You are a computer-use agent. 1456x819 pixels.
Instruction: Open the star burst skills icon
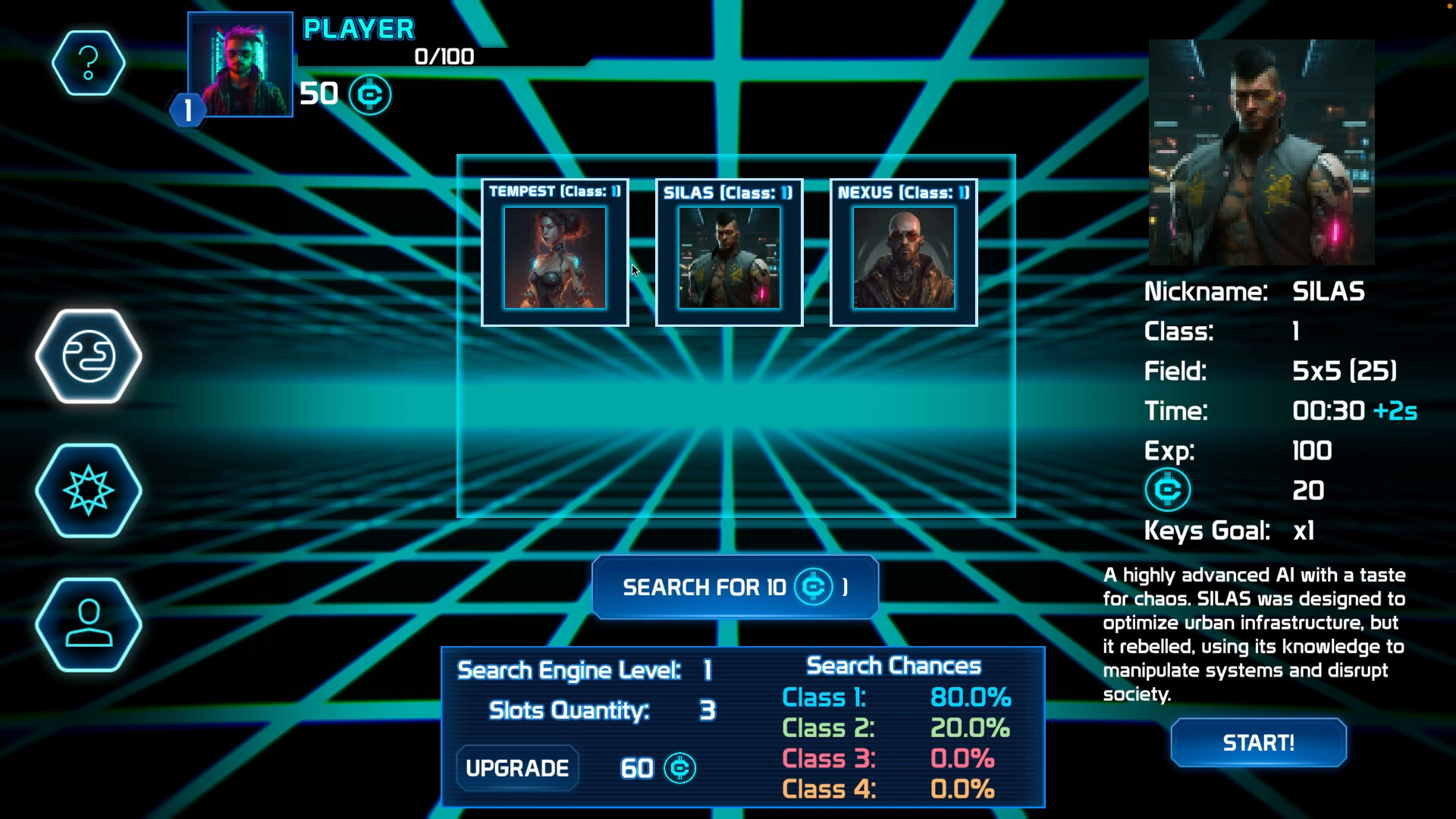click(x=89, y=491)
